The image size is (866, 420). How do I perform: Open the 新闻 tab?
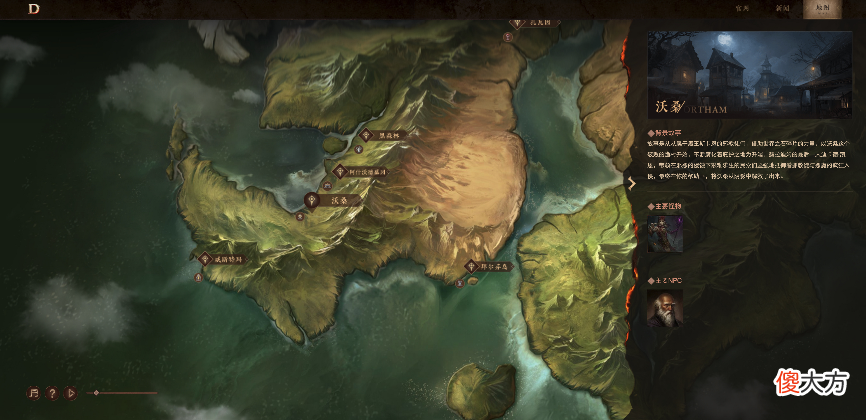pyautogui.click(x=782, y=8)
